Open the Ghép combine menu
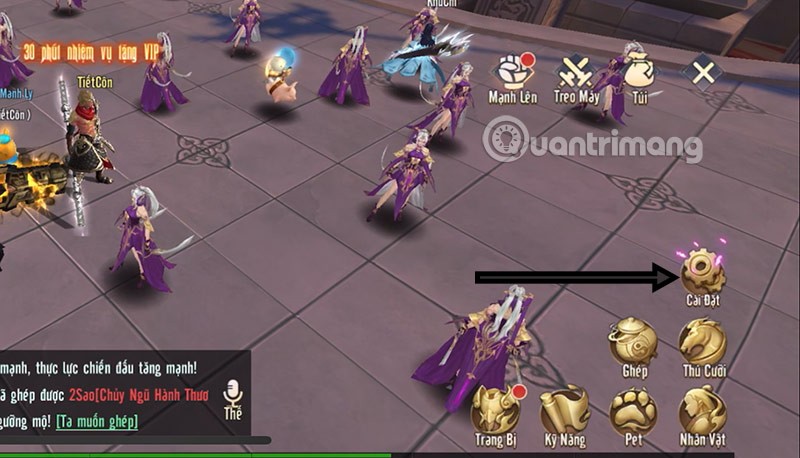 633,342
